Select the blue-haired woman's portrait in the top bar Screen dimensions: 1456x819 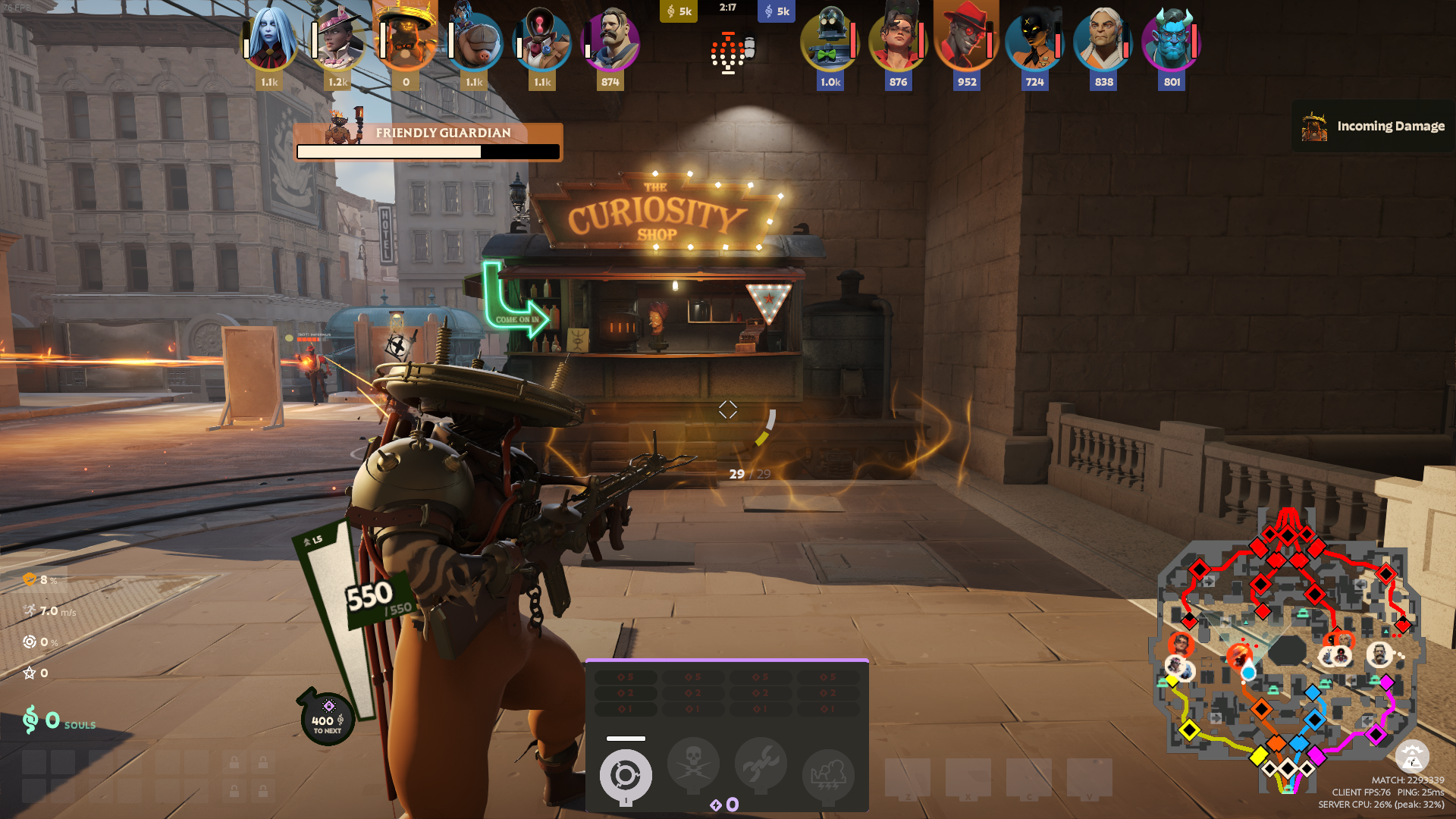(269, 39)
